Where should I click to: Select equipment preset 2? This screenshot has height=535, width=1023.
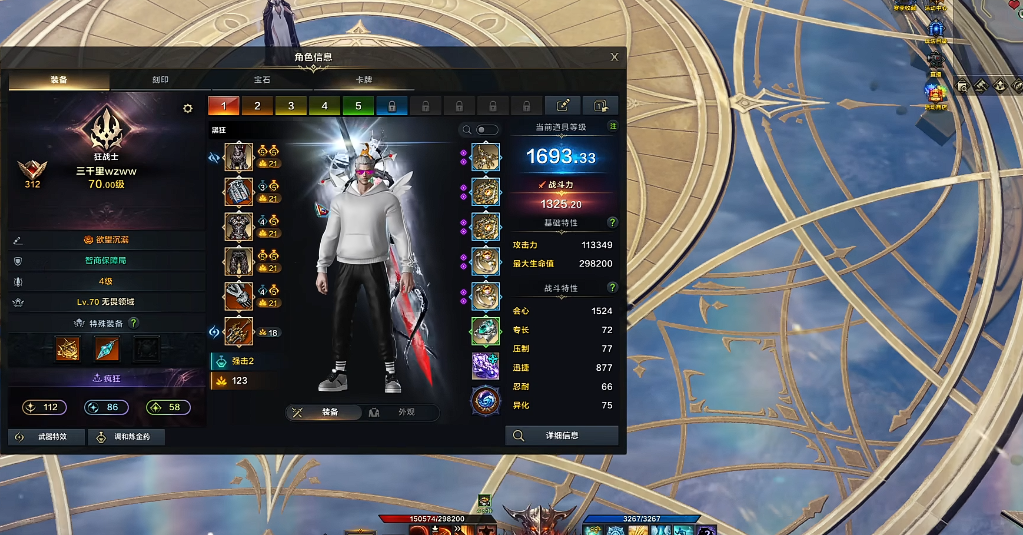tap(257, 105)
